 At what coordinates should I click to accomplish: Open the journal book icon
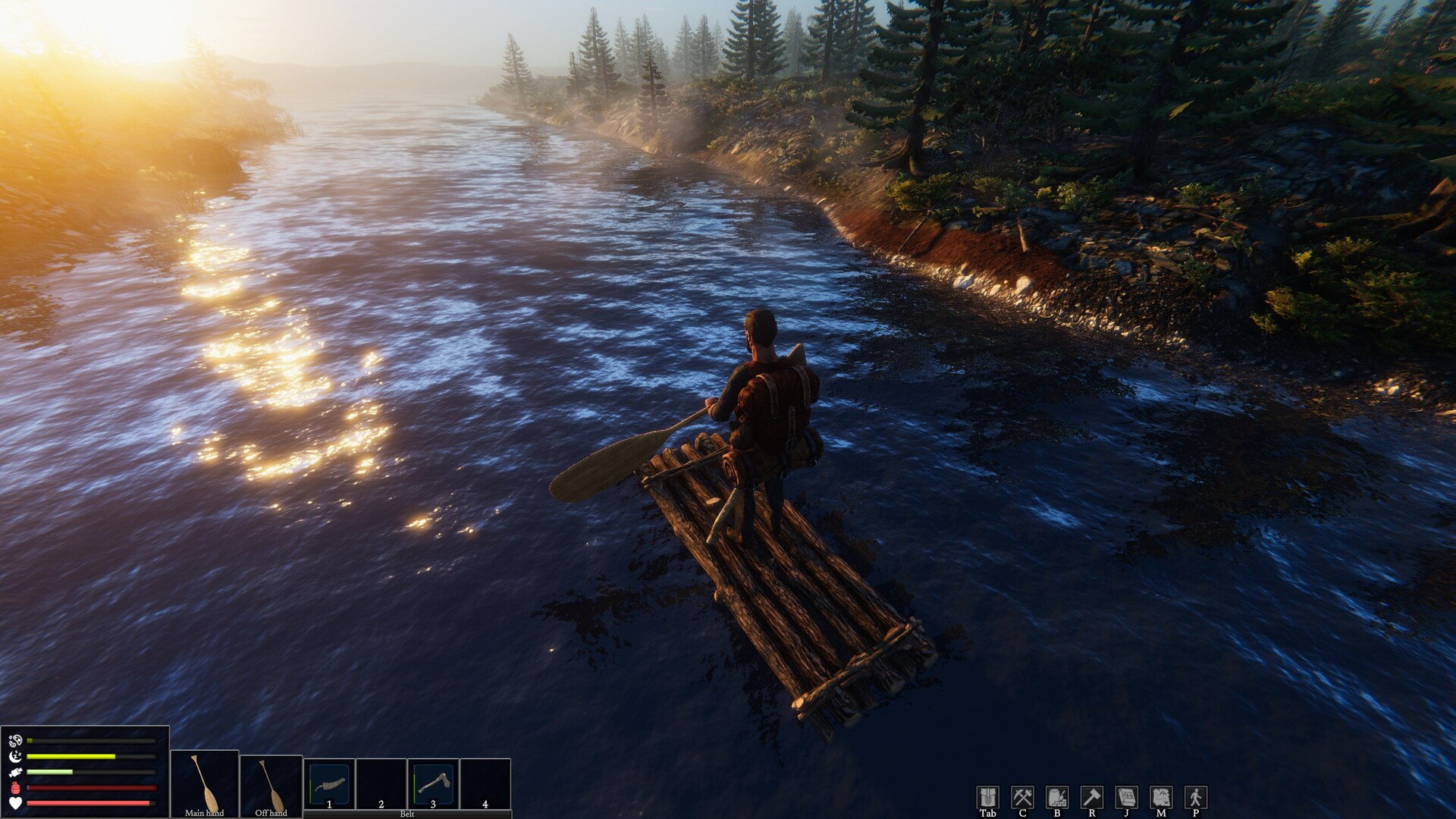(1127, 797)
